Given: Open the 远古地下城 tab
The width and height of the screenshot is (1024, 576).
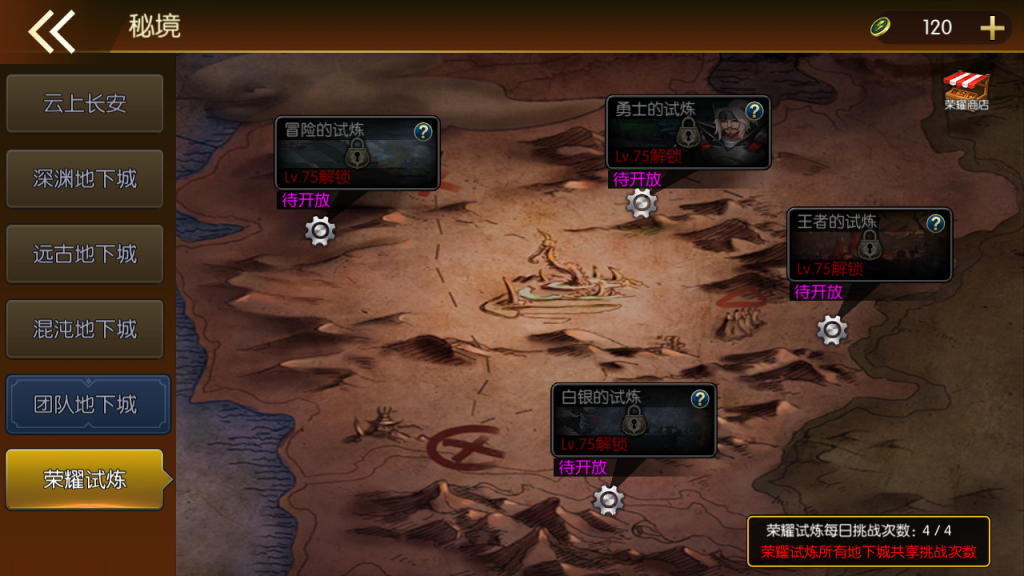Looking at the screenshot, I should [85, 254].
